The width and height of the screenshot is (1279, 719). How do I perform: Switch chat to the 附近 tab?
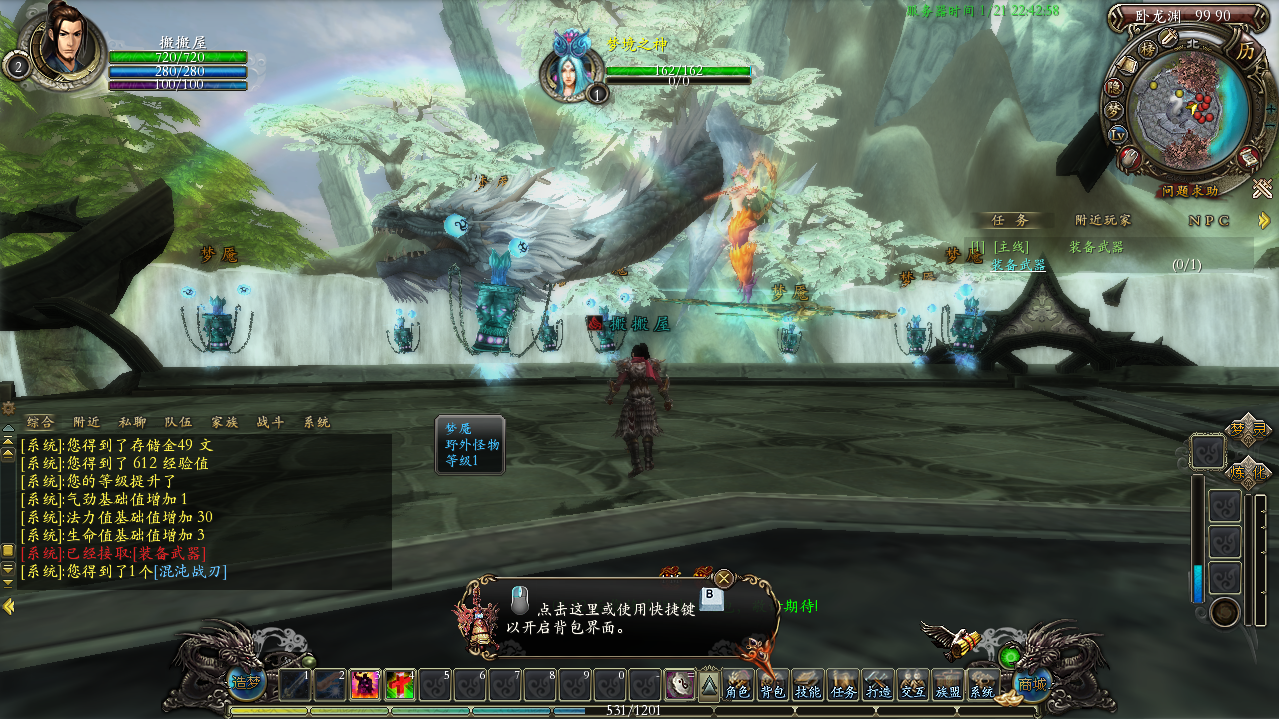click(x=87, y=423)
